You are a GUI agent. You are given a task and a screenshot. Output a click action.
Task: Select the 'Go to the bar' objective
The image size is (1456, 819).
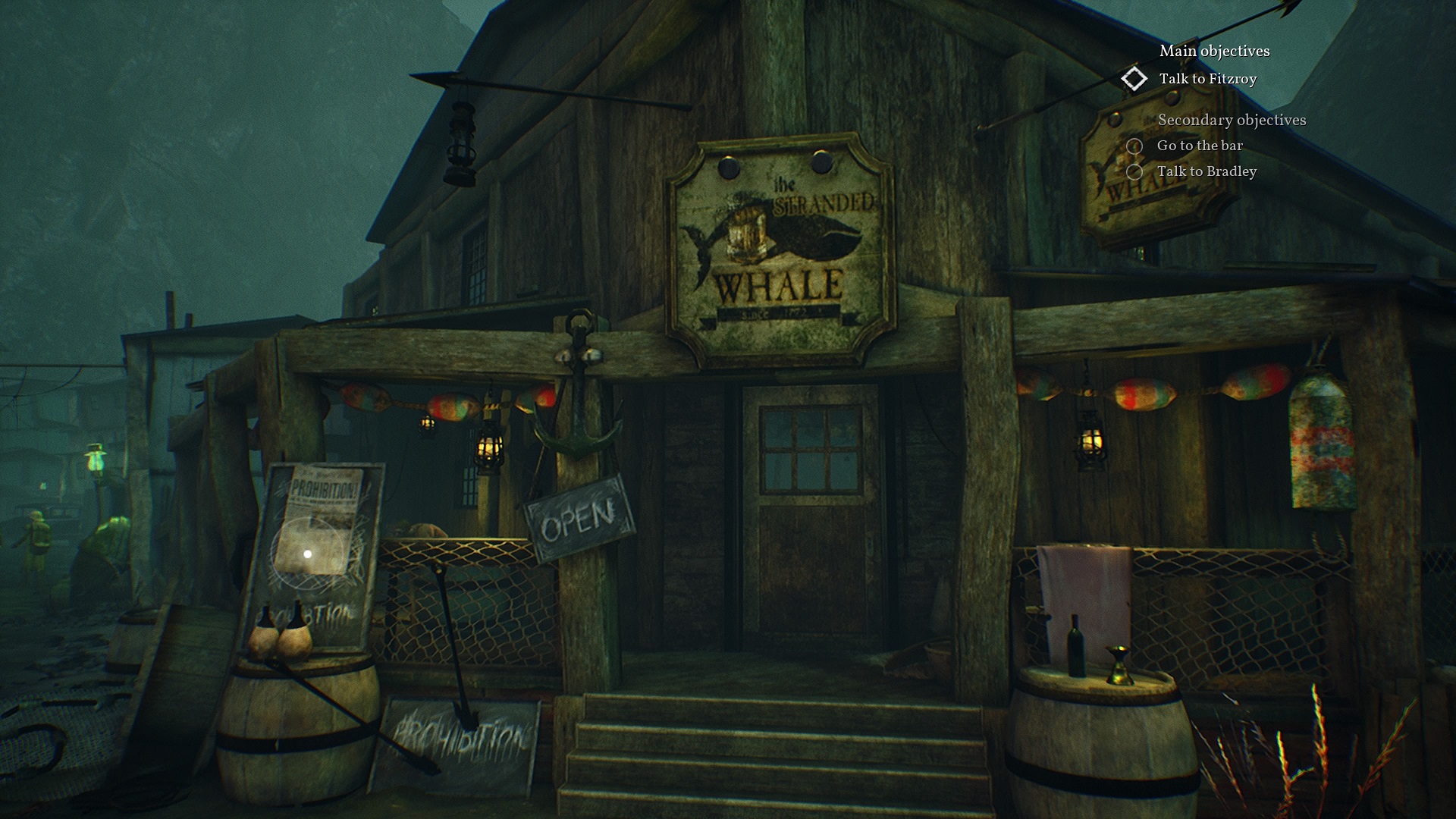coord(1199,146)
